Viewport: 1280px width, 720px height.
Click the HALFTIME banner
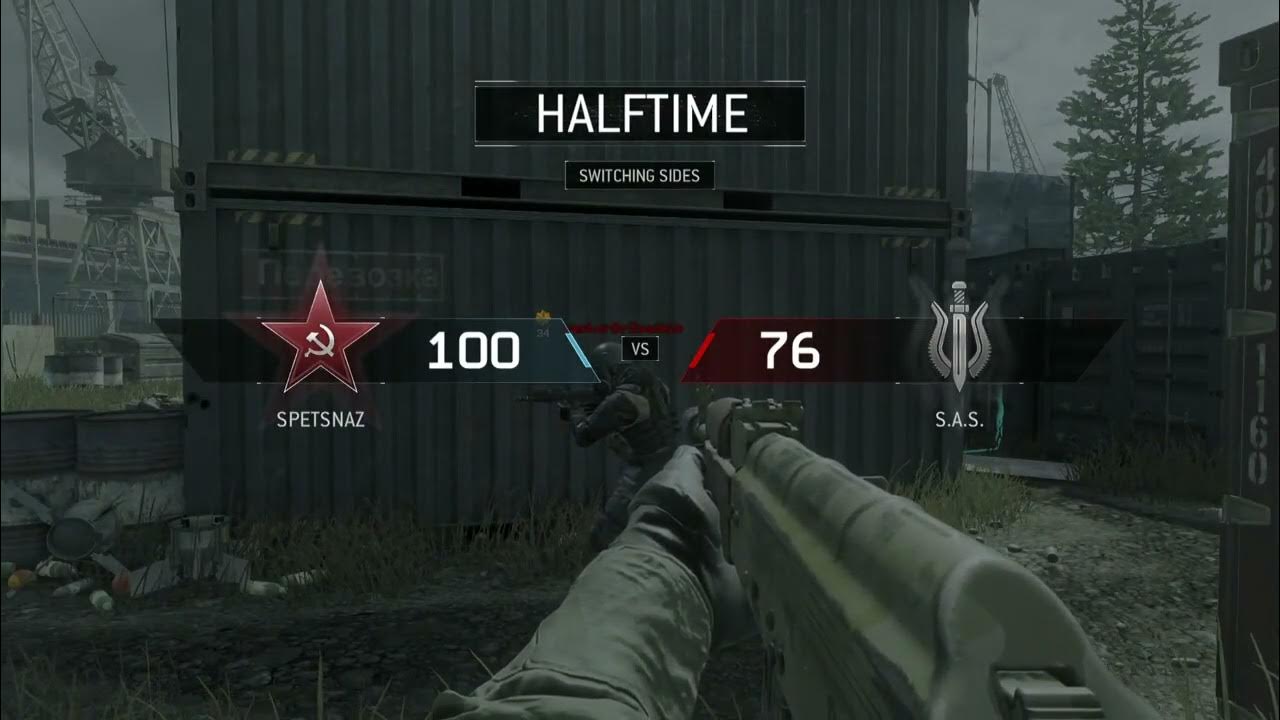pos(640,115)
